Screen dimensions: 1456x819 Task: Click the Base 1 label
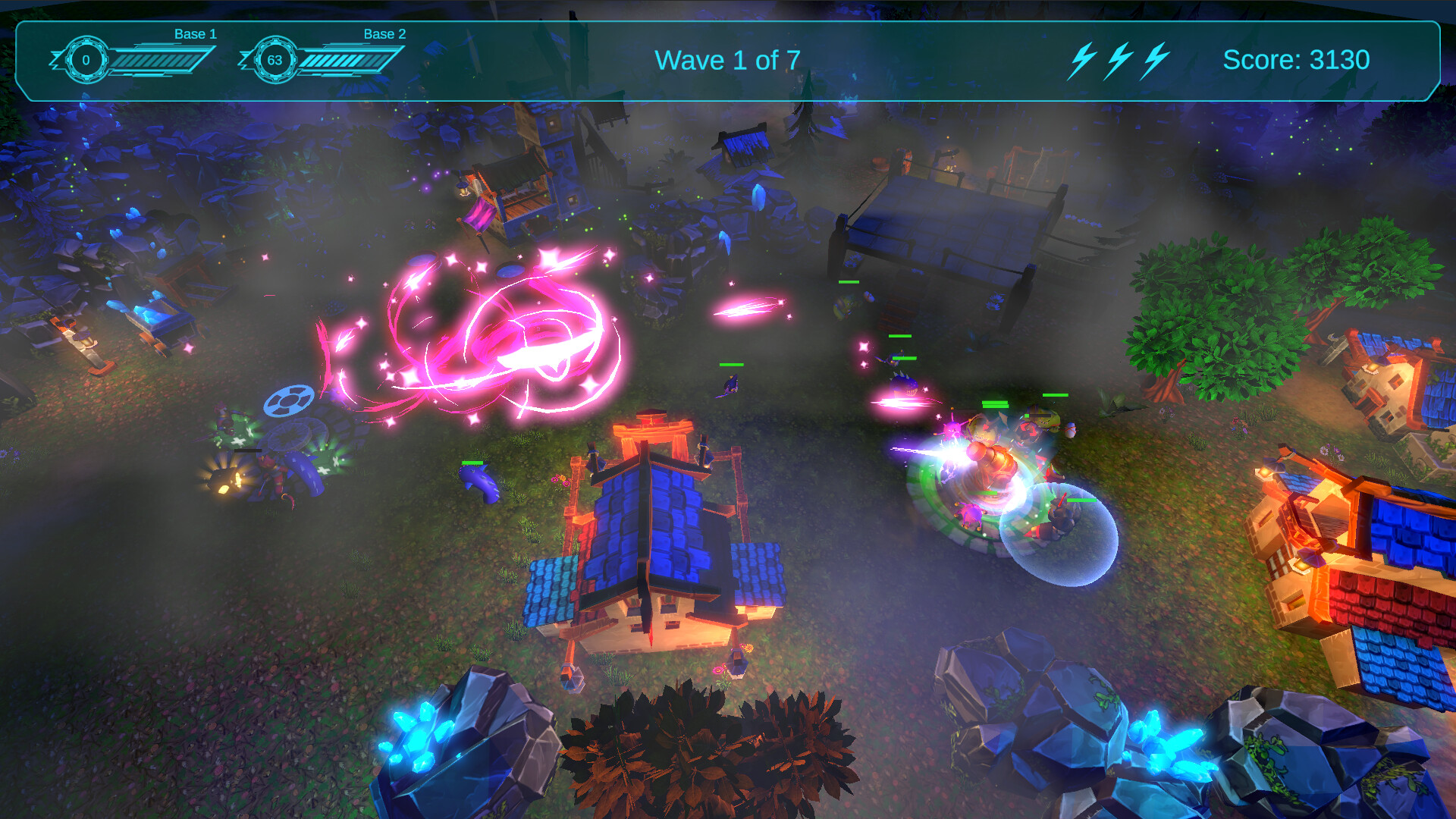pos(195,34)
